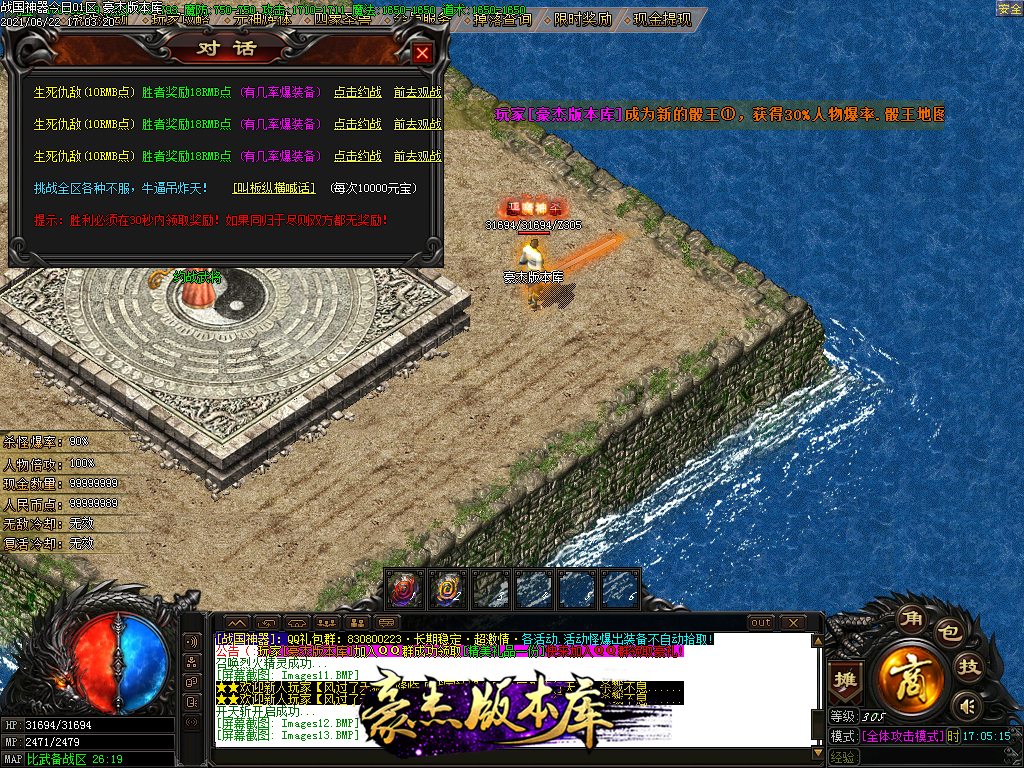
Task: Click the 摊 stall button
Action: point(846,680)
